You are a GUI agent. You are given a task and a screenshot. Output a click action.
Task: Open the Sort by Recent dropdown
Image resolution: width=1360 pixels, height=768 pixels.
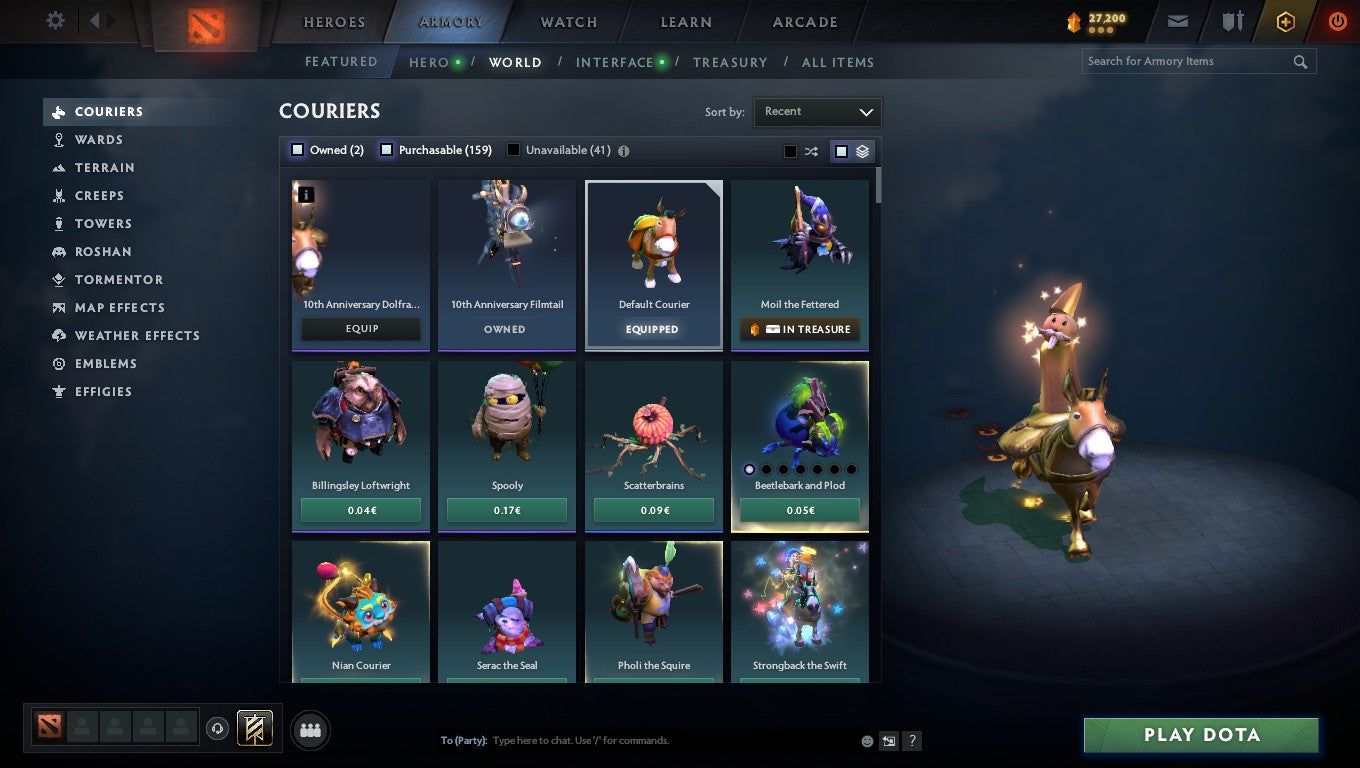817,112
